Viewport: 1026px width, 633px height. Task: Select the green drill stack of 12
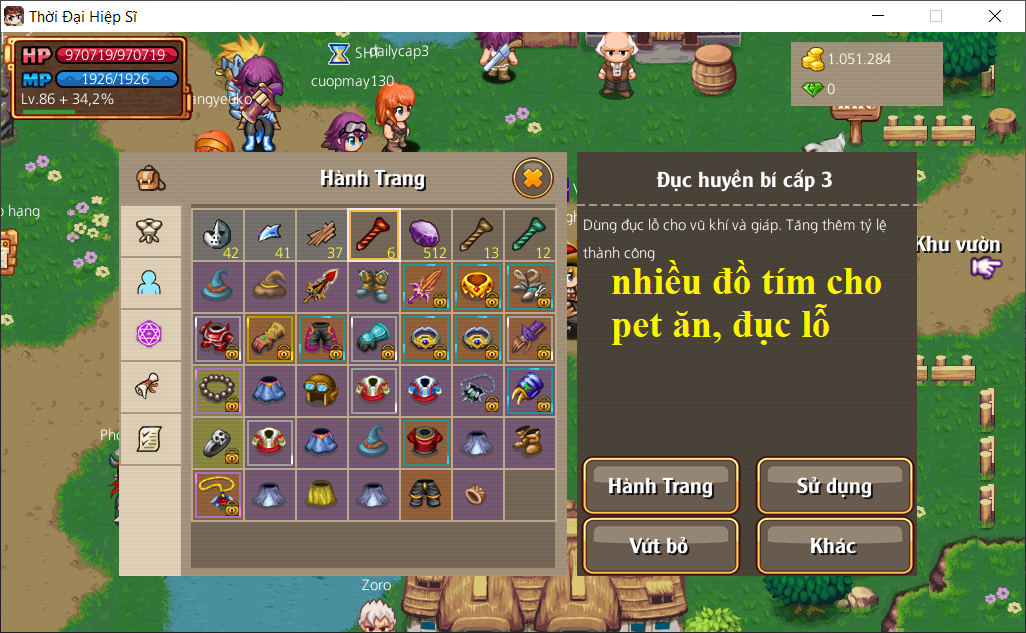[530, 235]
